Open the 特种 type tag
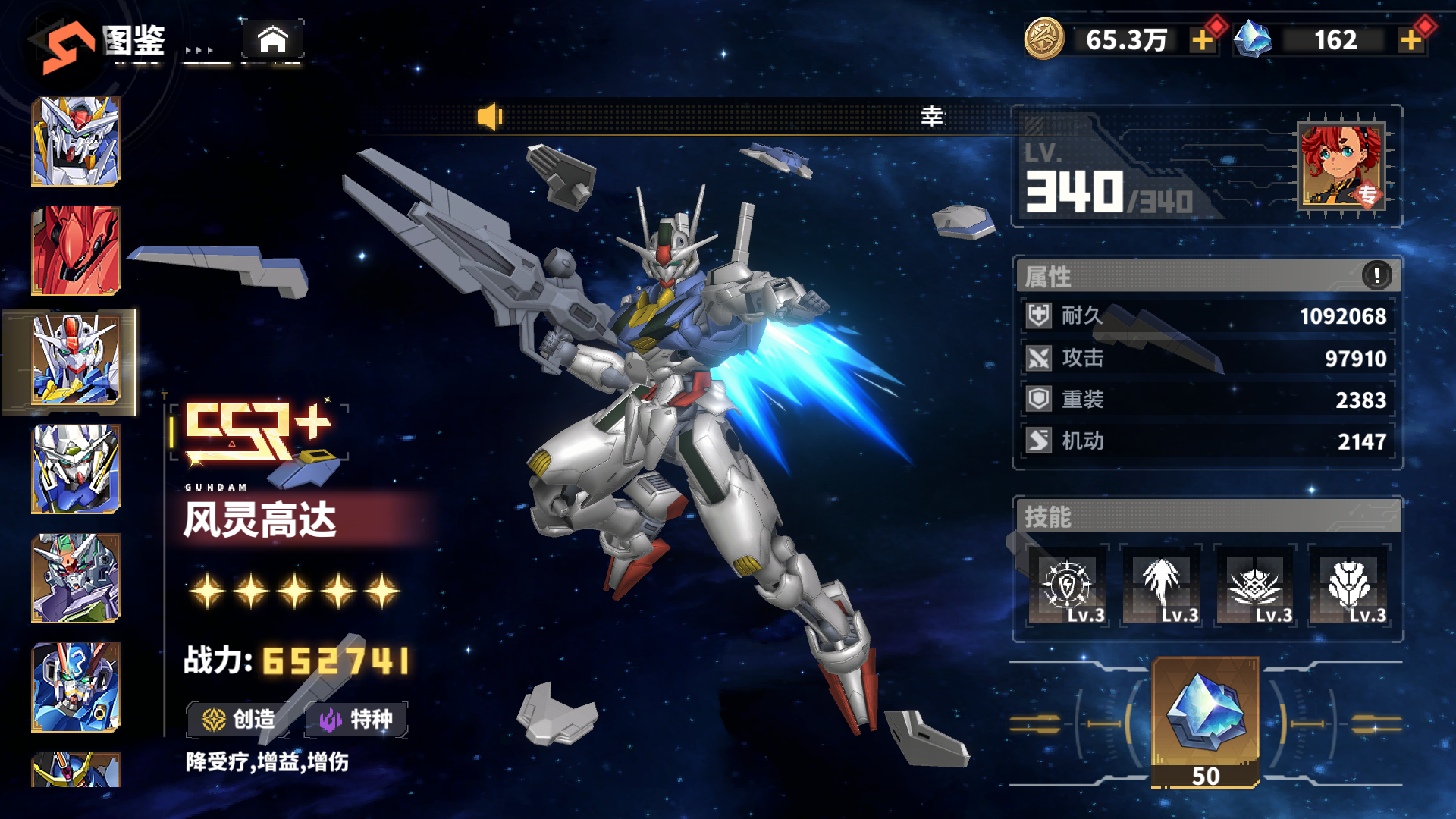 click(356, 719)
